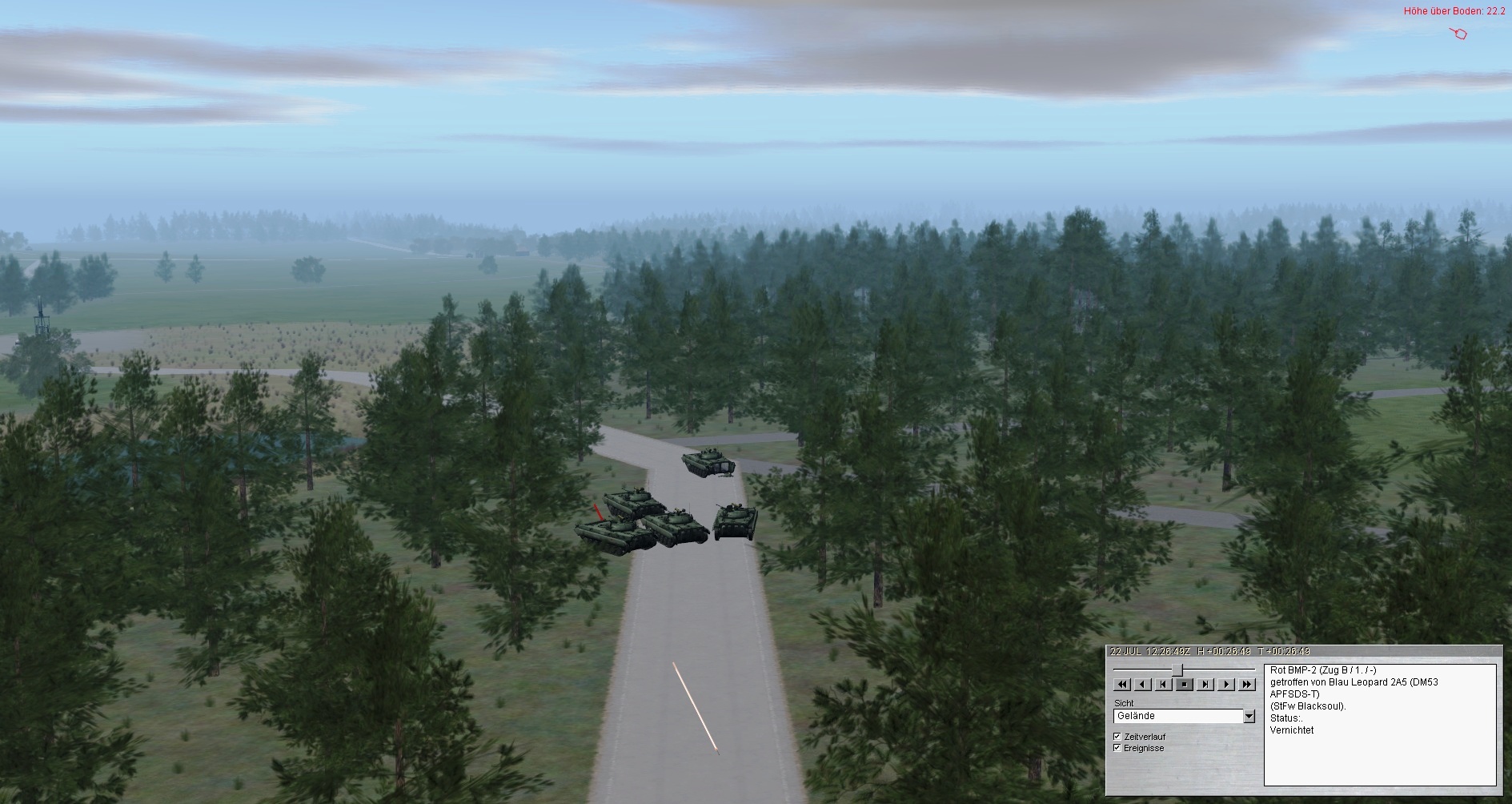Click the fast forward double-arrow button
Viewport: 1512px width, 804px height.
click(1246, 684)
